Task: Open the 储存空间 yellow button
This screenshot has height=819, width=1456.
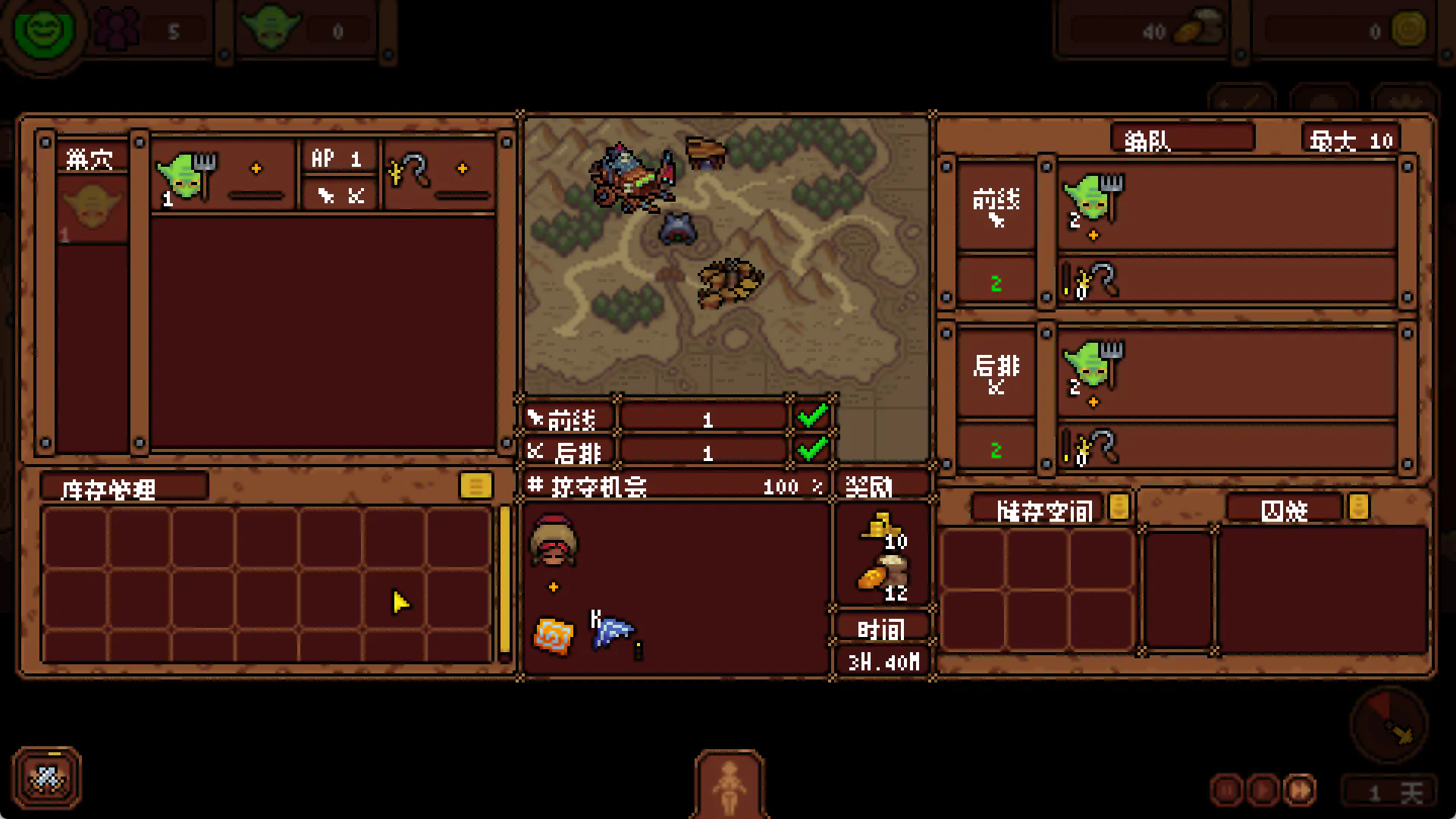Action: coord(1119,507)
